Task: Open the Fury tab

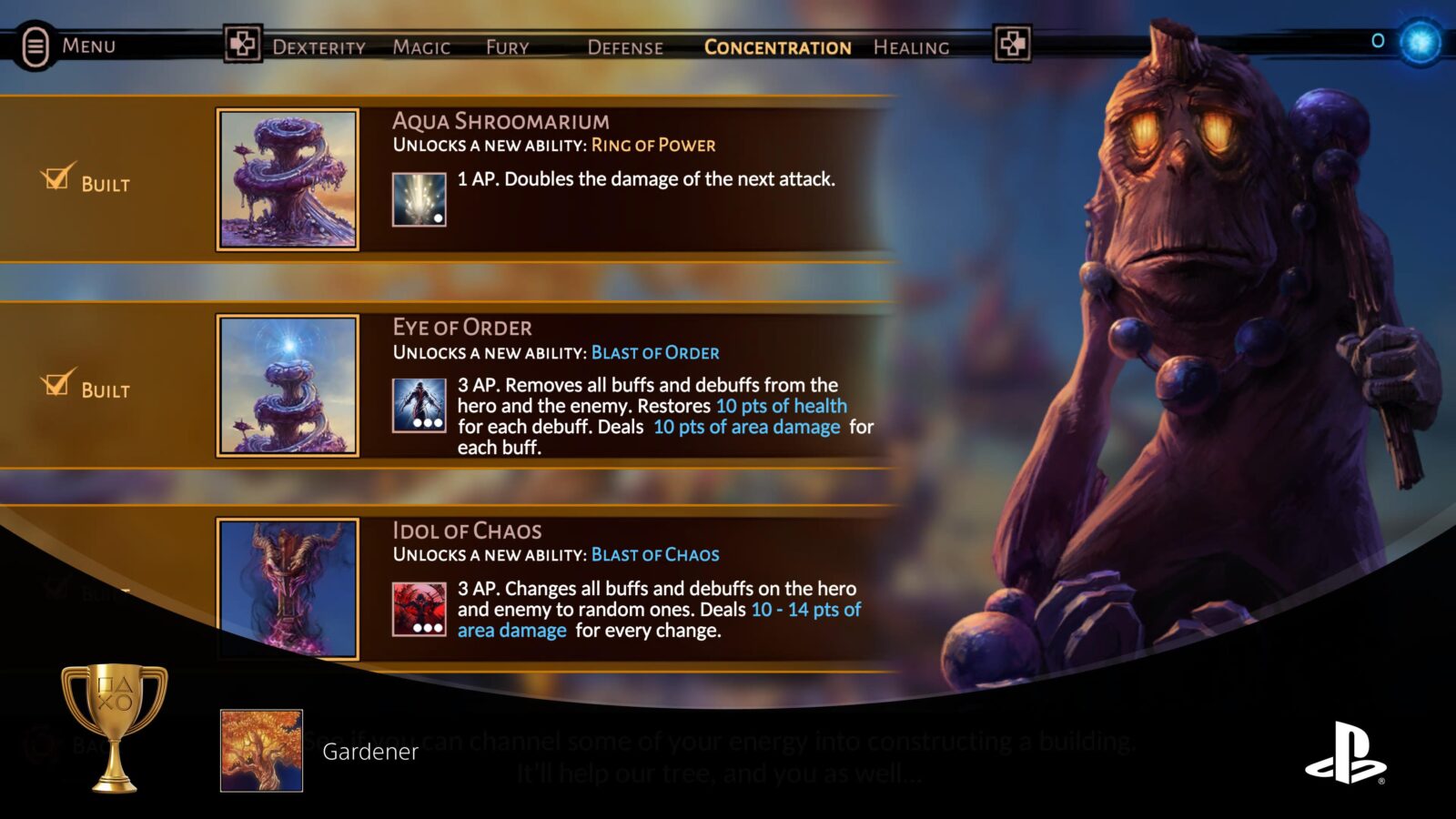Action: [x=507, y=47]
